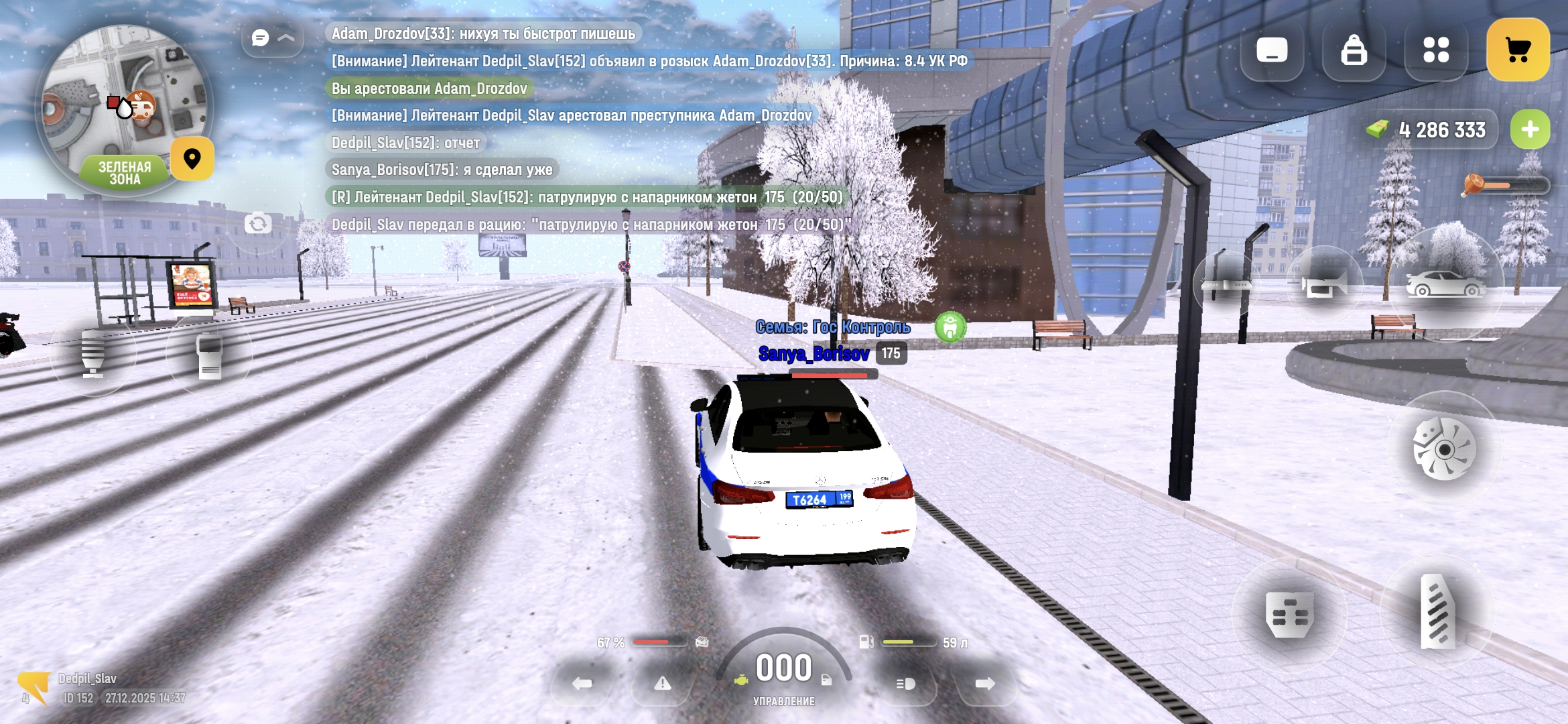Open the backpack inventory
This screenshot has height=724, width=1568.
1354,50
